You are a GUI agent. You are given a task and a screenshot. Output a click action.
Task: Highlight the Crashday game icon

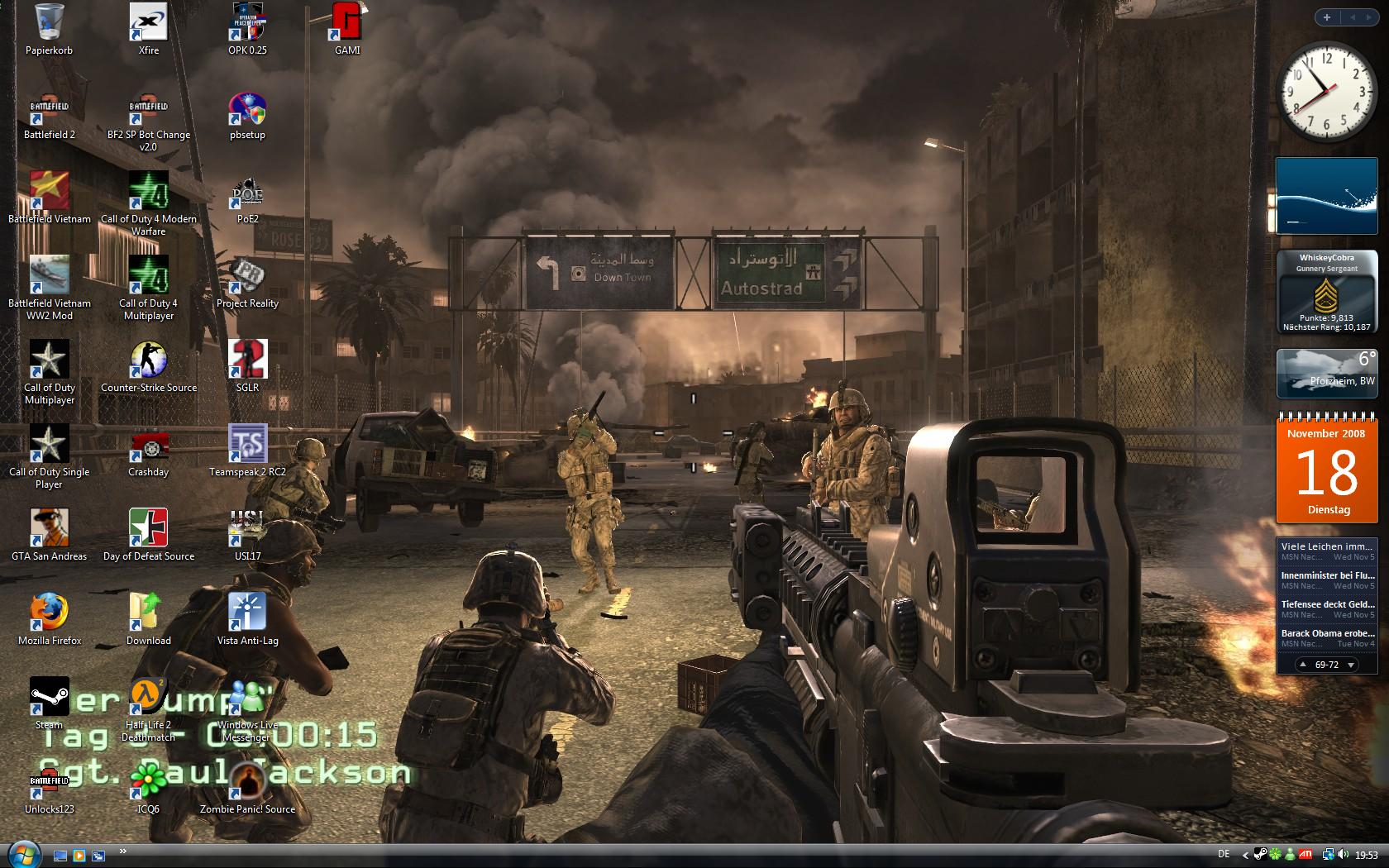(x=149, y=445)
